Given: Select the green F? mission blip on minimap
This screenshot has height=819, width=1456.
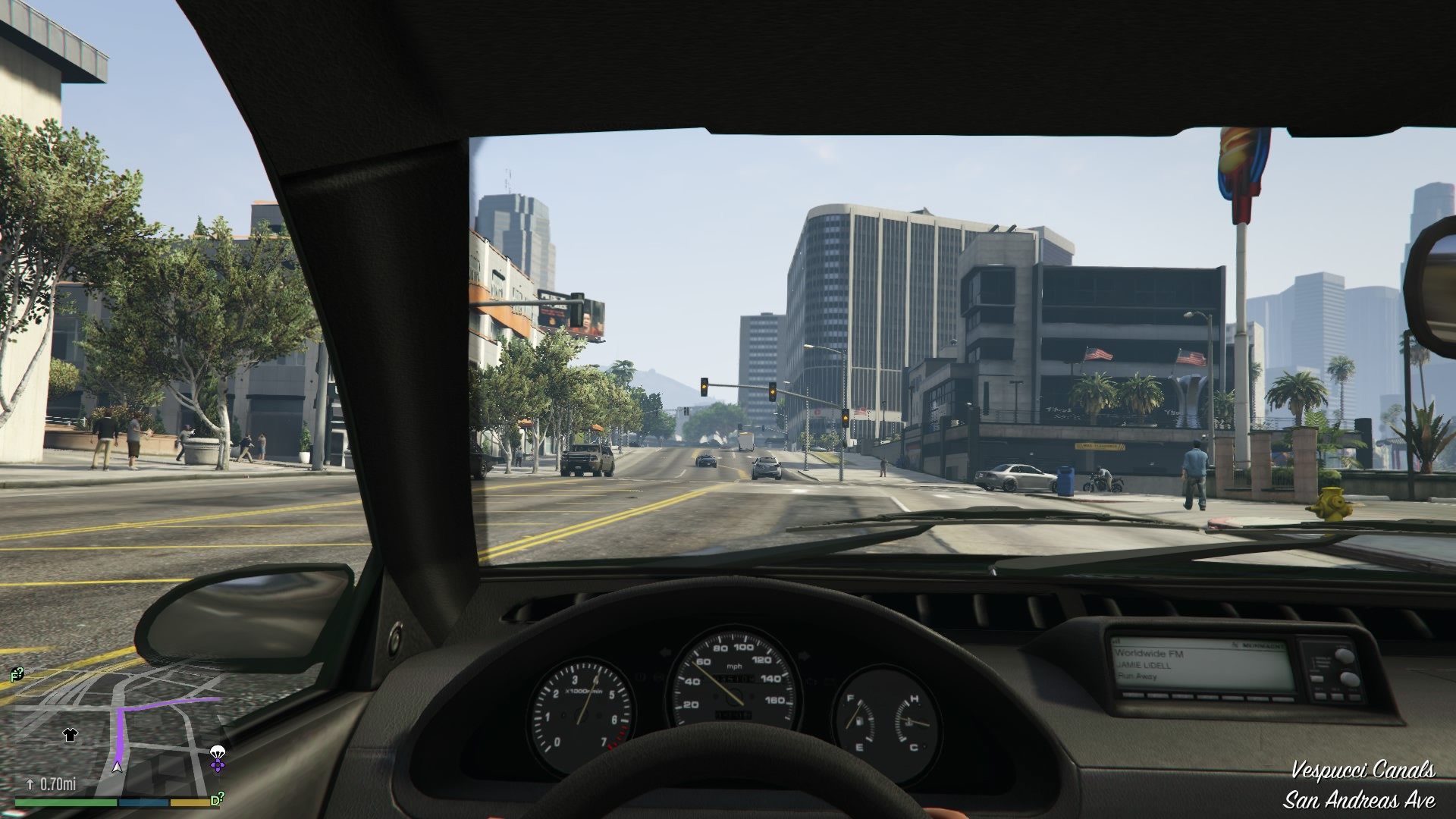Looking at the screenshot, I should pyautogui.click(x=16, y=673).
